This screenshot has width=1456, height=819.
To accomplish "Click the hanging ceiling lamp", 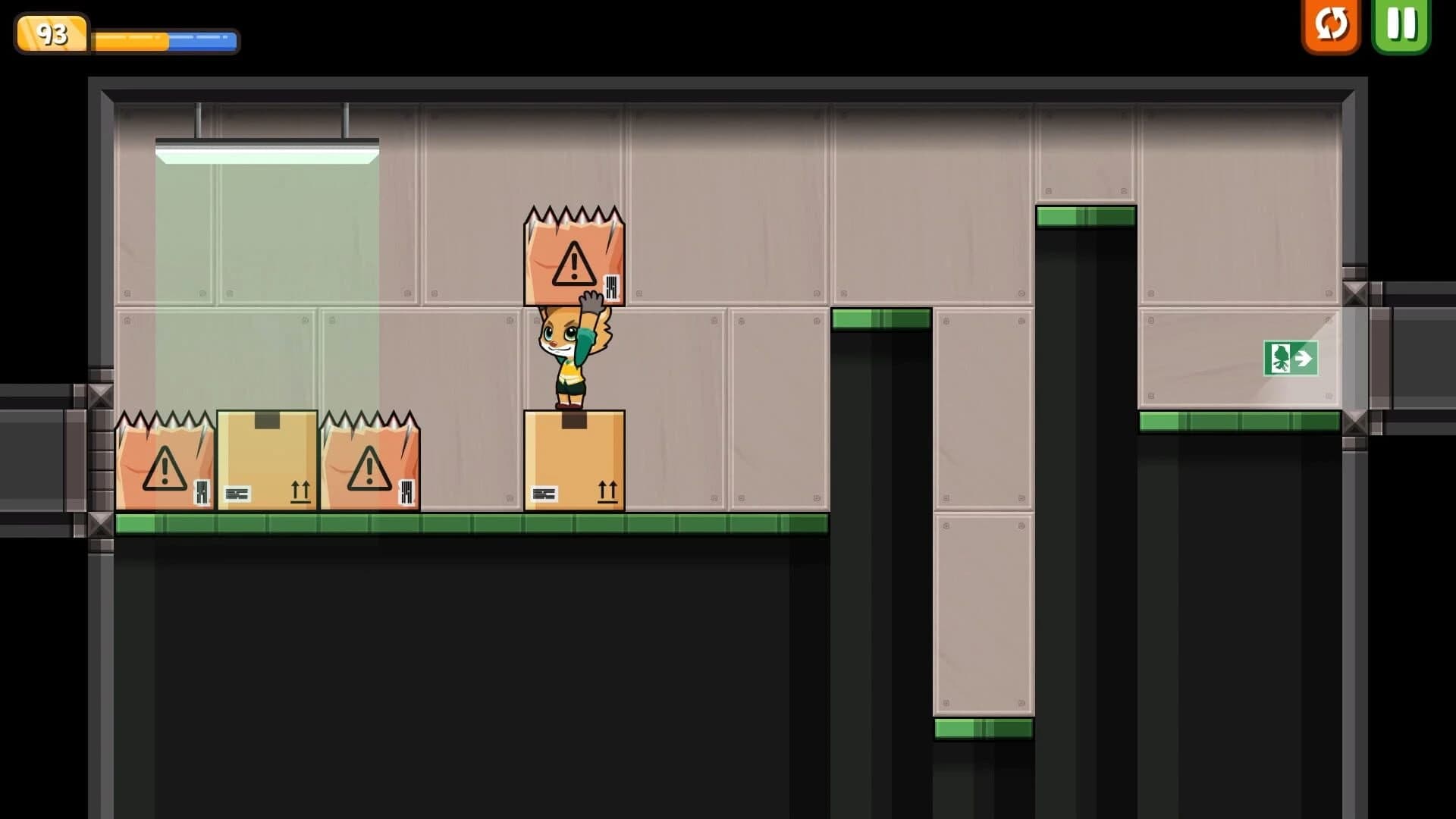I will pyautogui.click(x=267, y=148).
